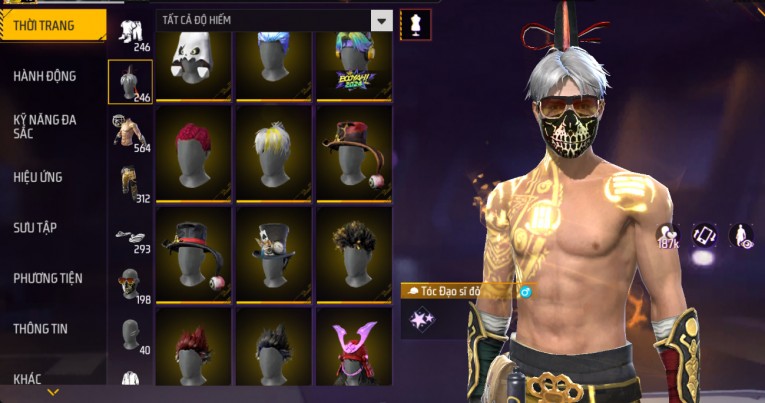Open the shoes subcategory with 293 items

[x=129, y=236]
